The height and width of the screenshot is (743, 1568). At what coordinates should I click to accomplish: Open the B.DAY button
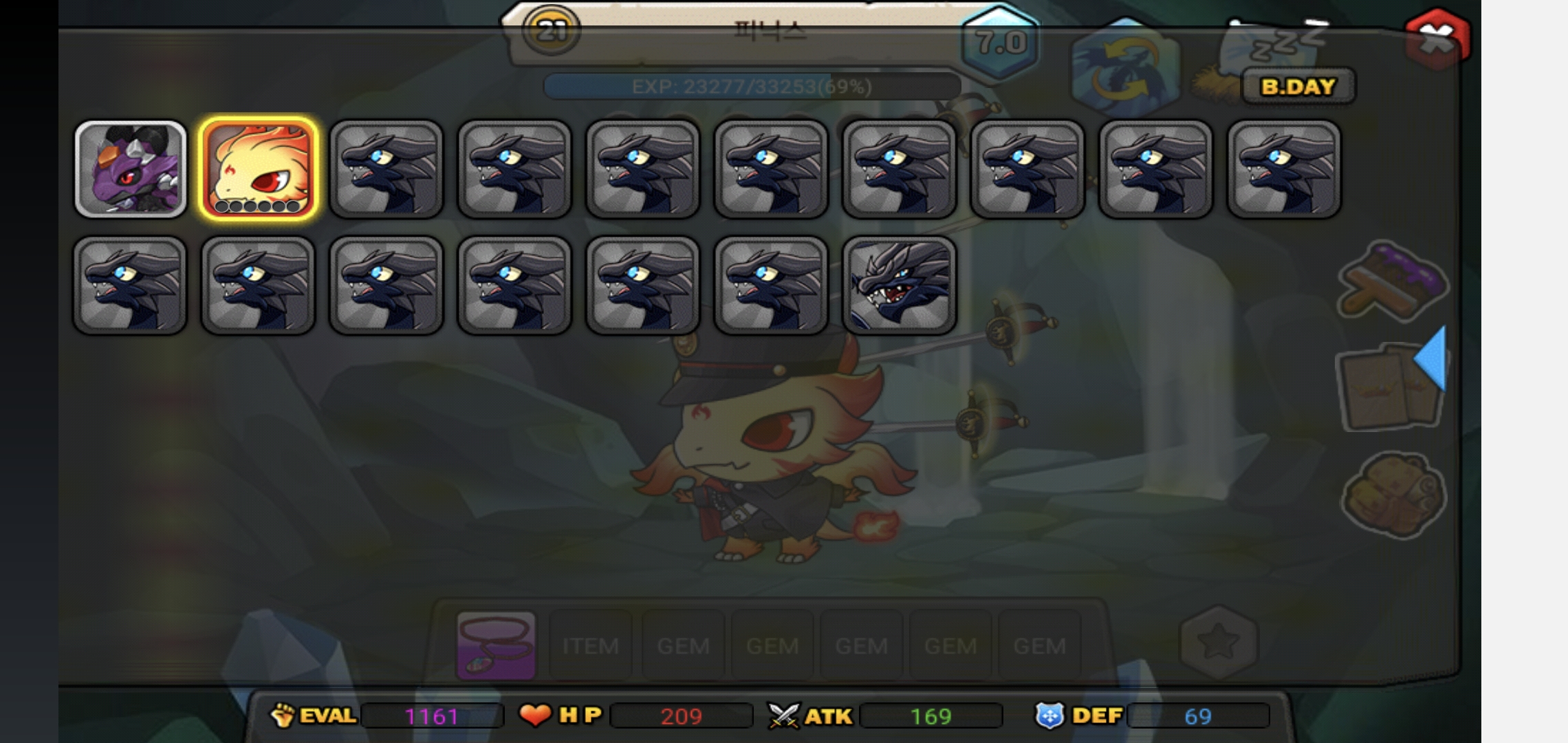click(1298, 87)
